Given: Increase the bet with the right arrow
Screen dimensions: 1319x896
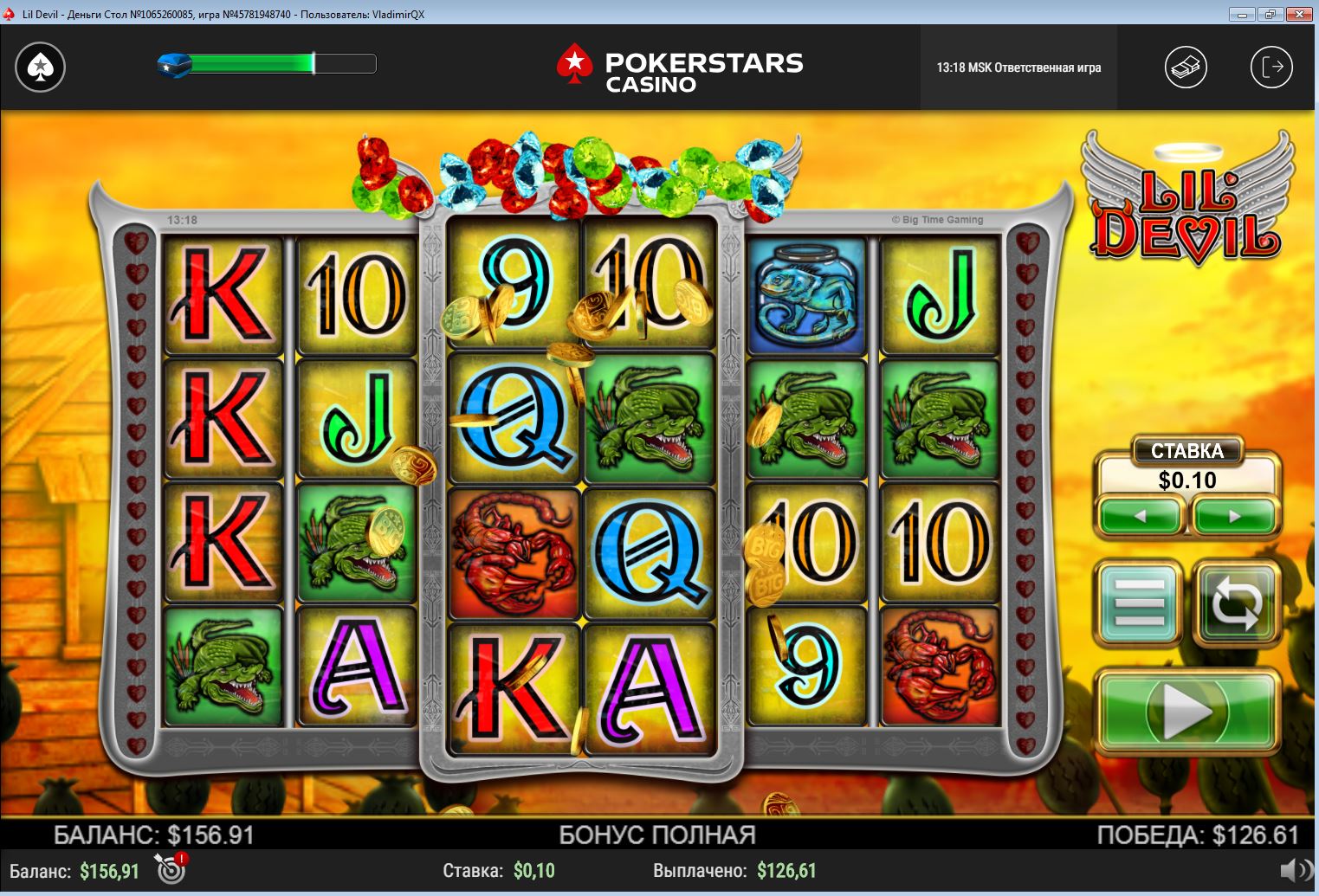Looking at the screenshot, I should (x=1234, y=516).
